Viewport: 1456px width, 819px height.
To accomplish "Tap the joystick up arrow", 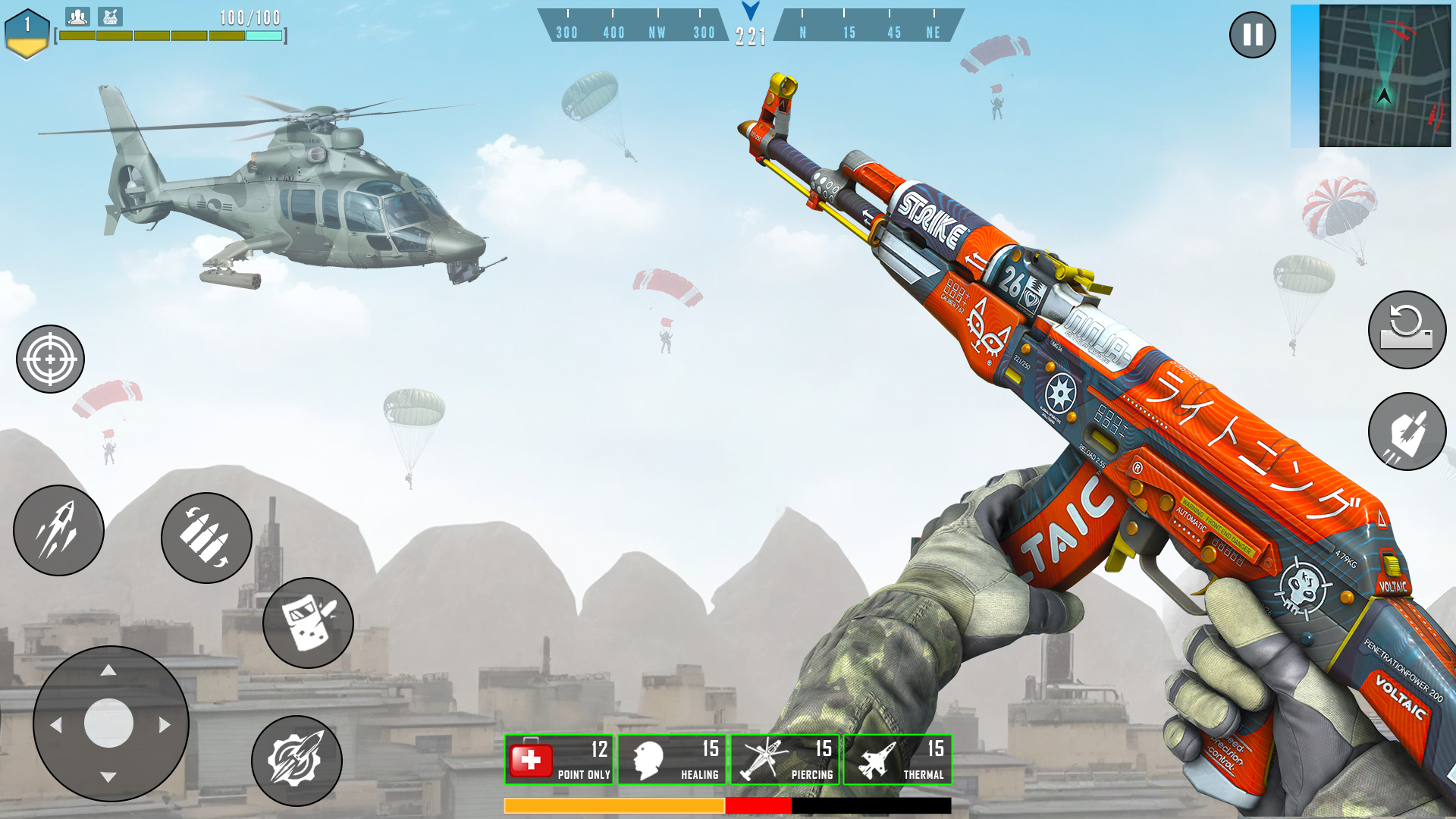I will (108, 670).
